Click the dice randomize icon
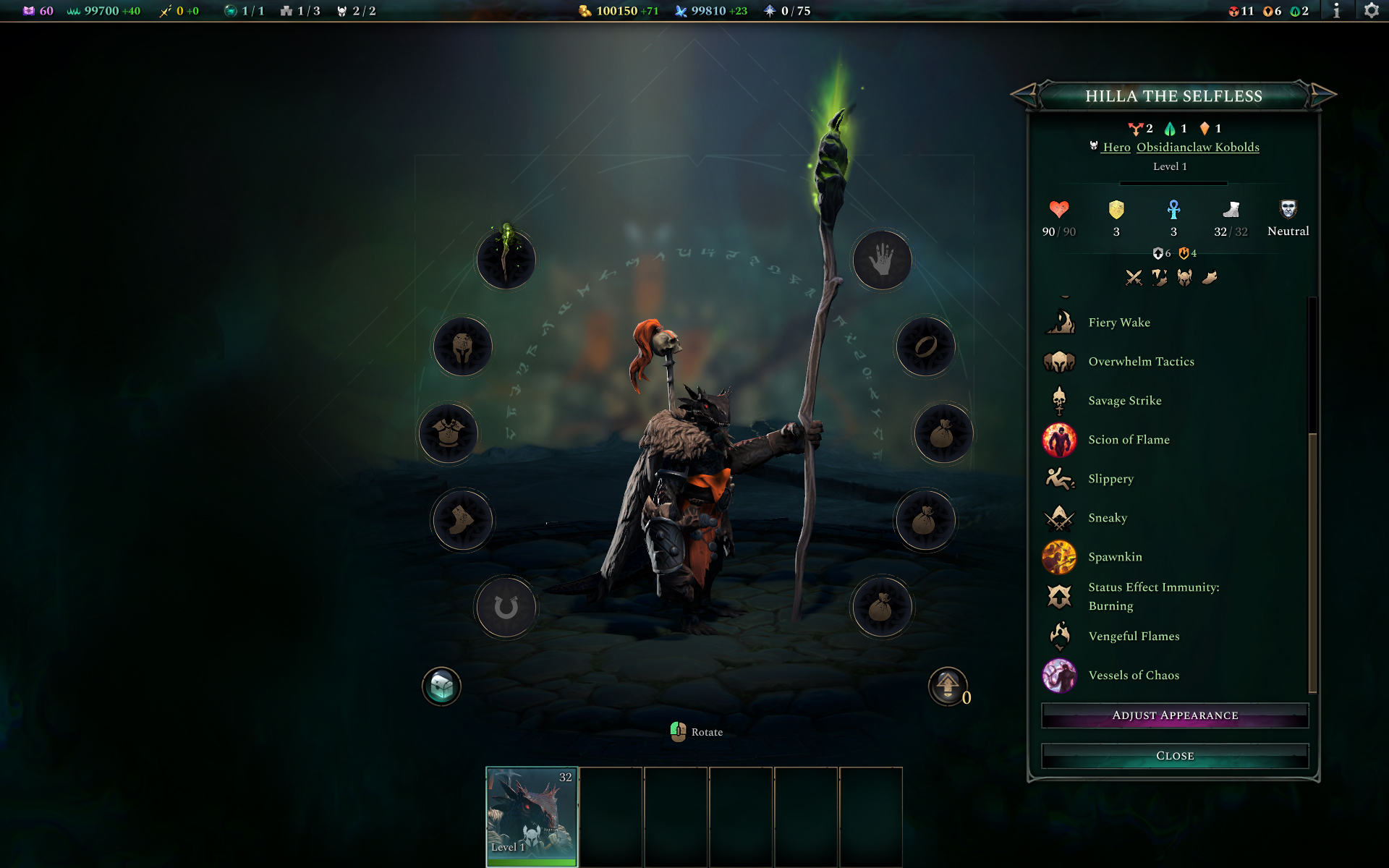 pos(442,686)
